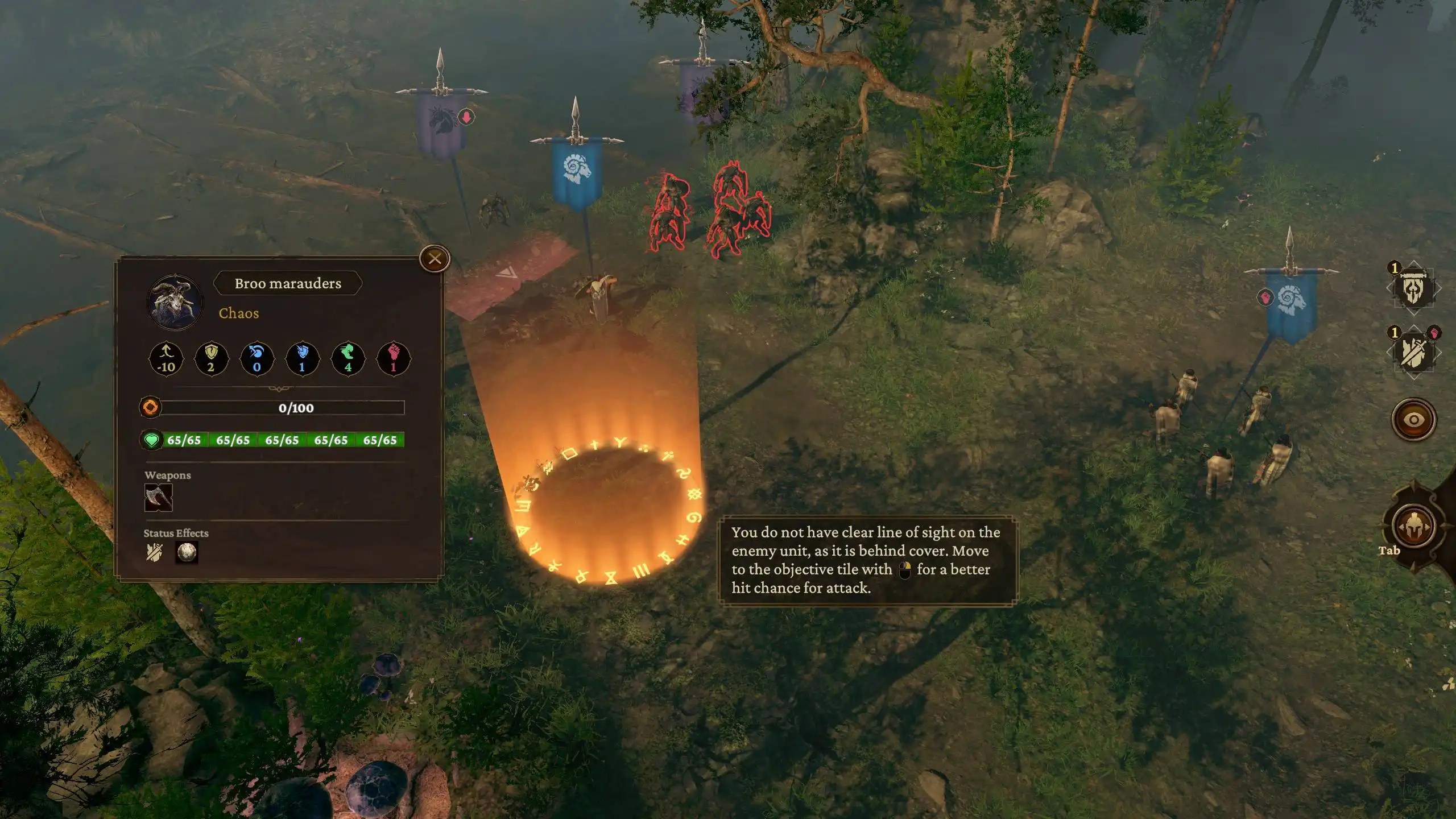
Task: Inspect the axe weapon slot
Action: click(x=158, y=498)
